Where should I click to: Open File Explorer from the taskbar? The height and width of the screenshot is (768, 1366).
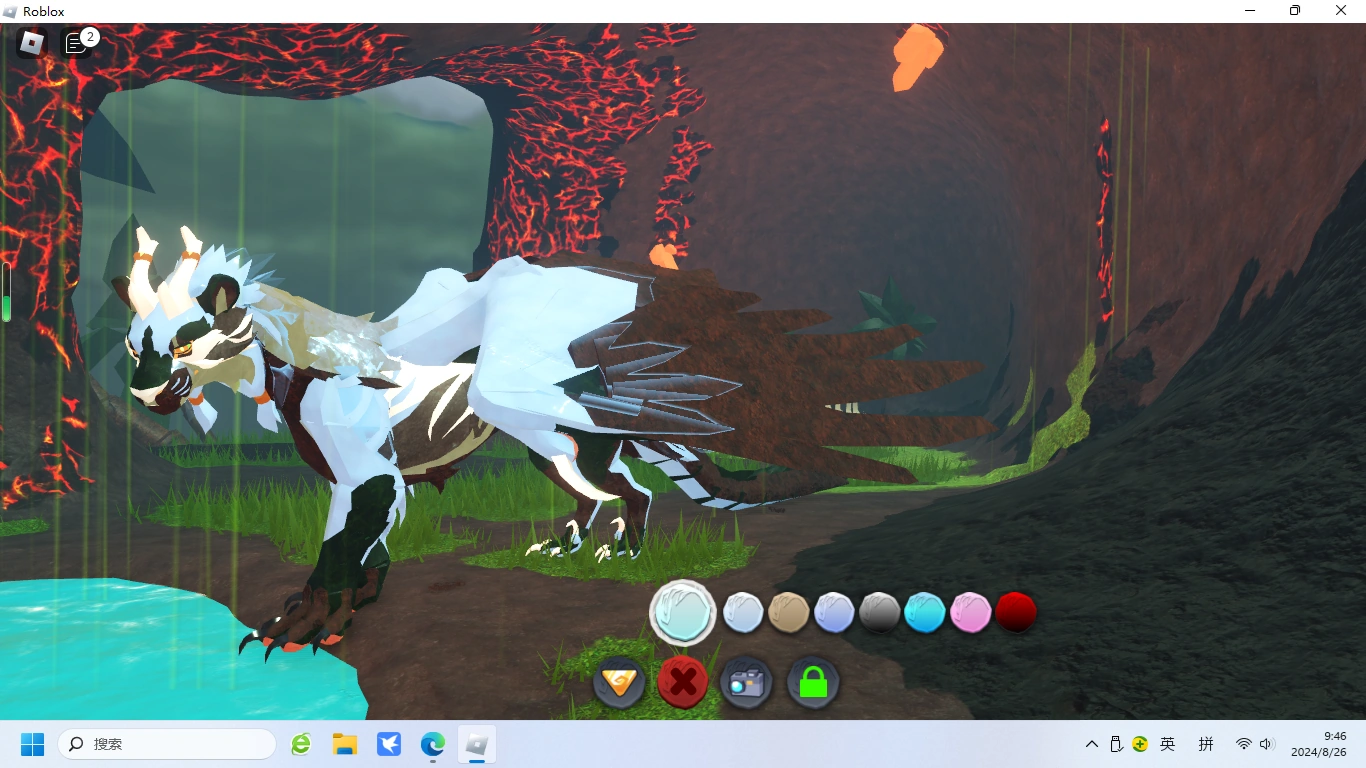point(344,744)
